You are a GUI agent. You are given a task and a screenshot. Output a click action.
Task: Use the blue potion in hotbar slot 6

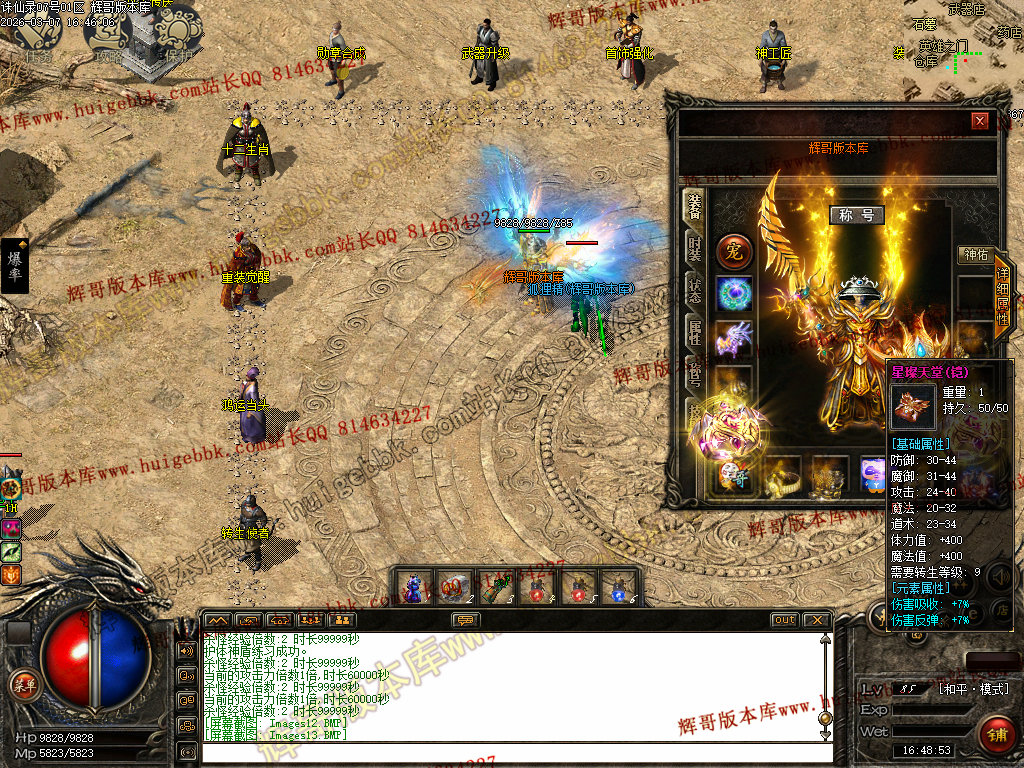[x=619, y=588]
